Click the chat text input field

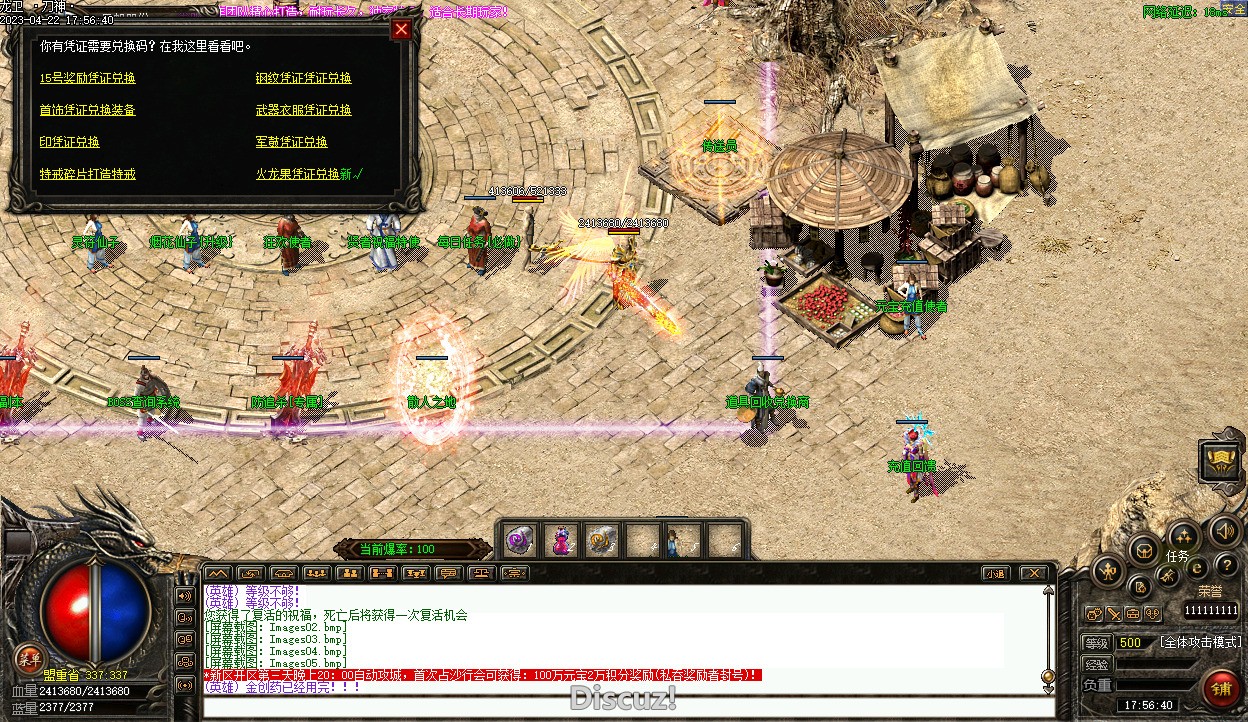tap(620, 706)
